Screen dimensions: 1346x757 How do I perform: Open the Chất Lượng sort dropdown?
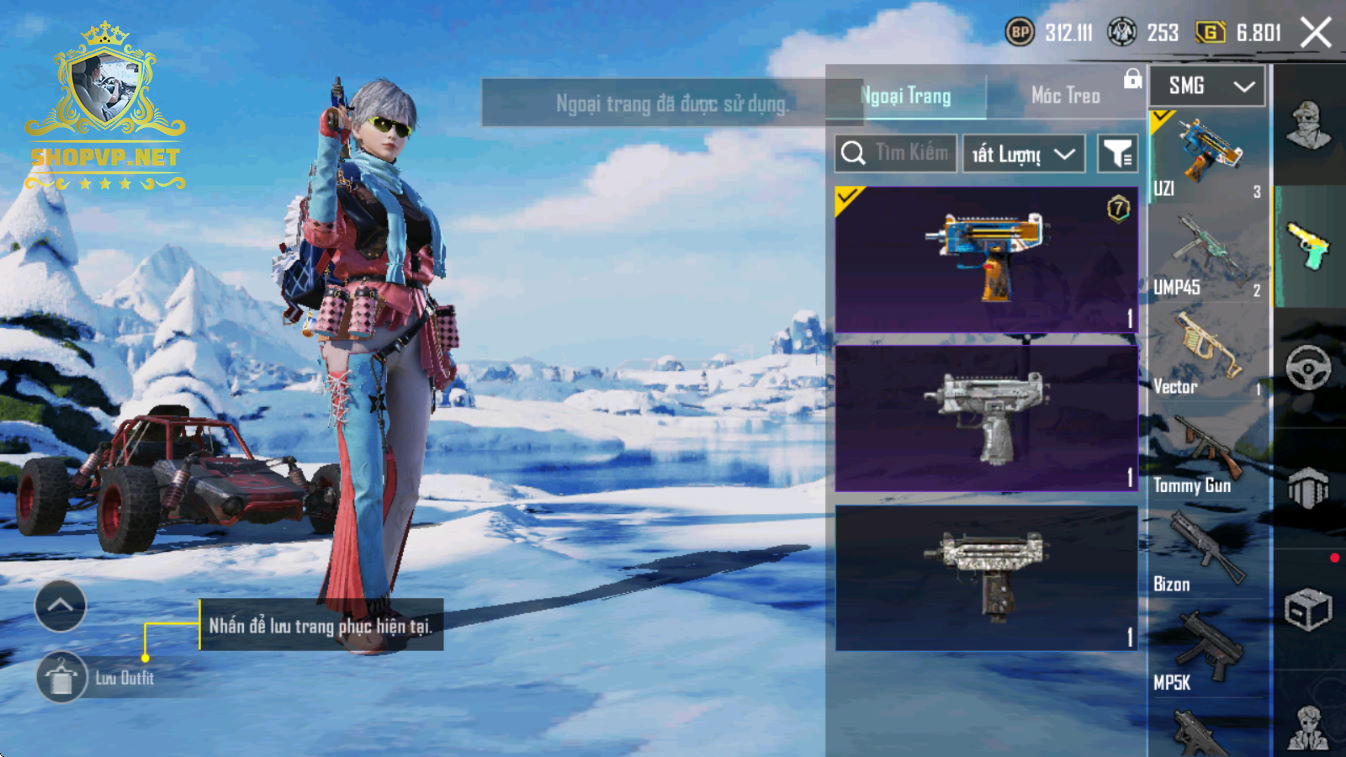1023,154
